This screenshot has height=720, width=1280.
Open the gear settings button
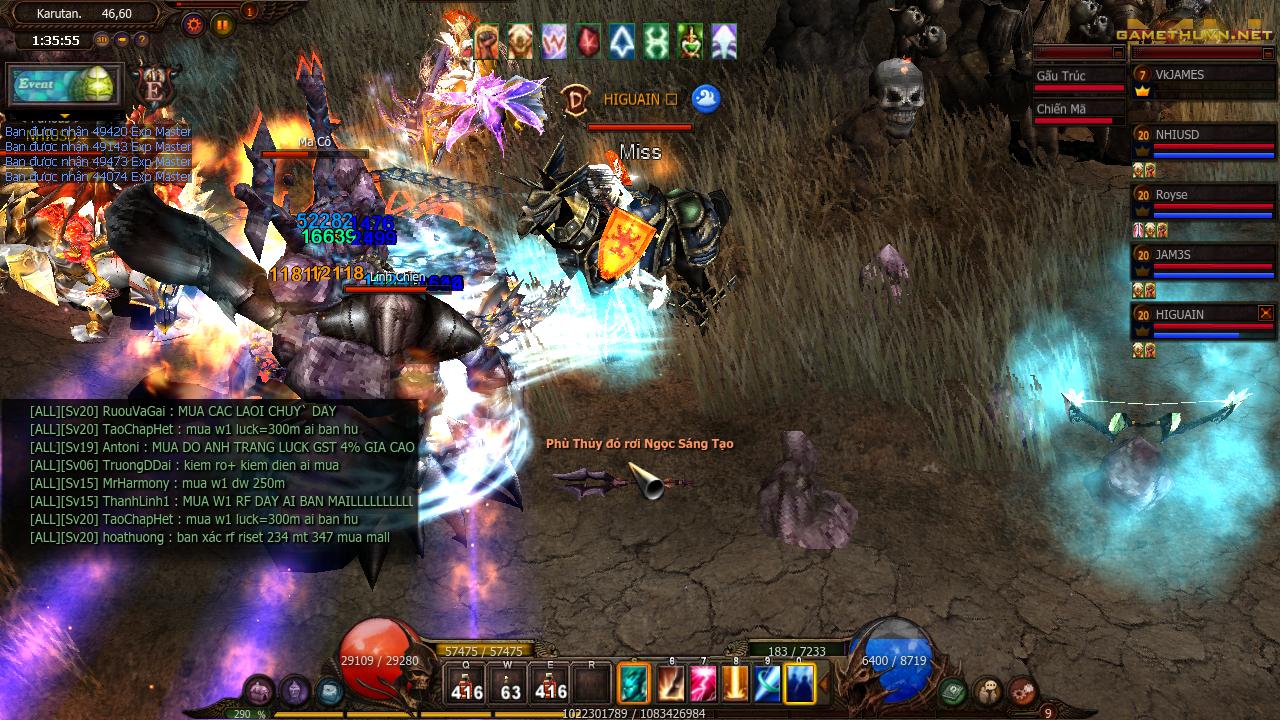pyautogui.click(x=194, y=24)
